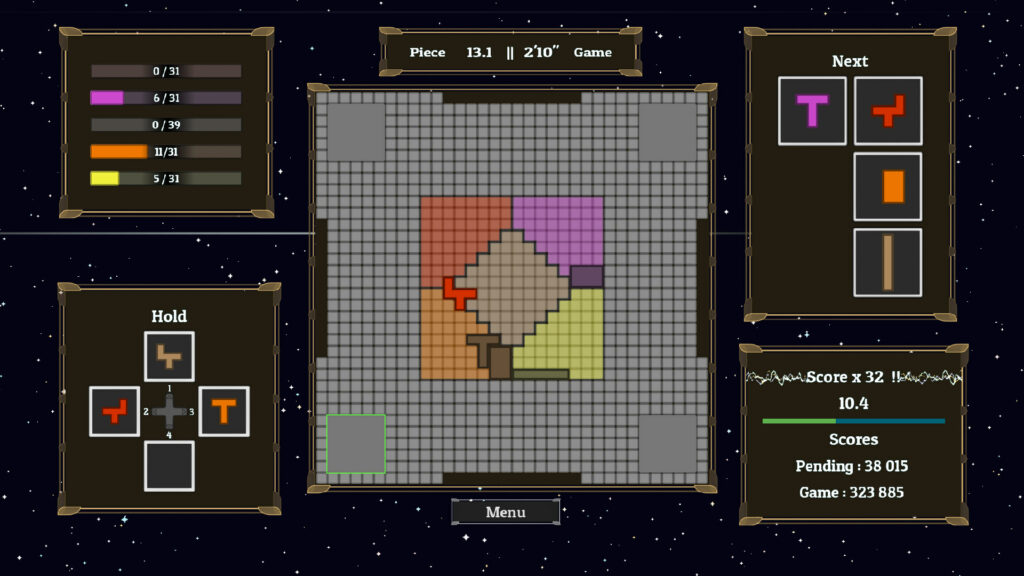Open the Menu button below the board
1024x576 pixels.
pos(505,512)
